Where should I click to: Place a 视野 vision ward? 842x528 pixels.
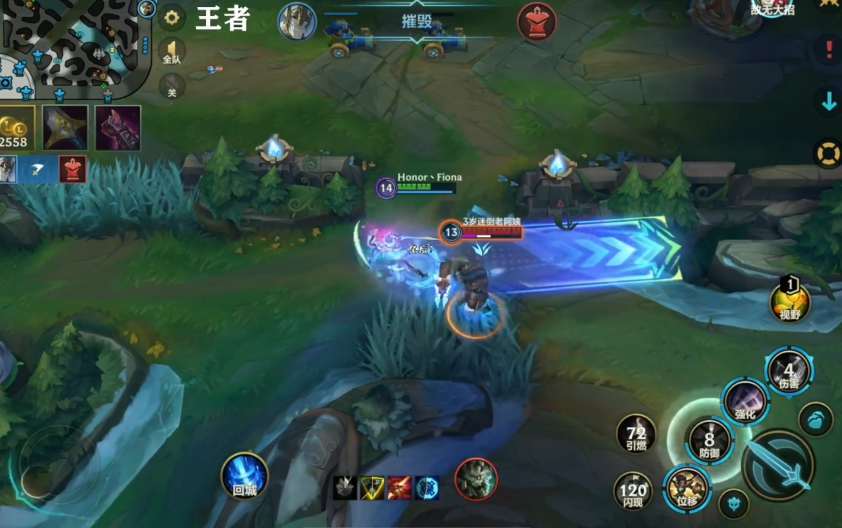(790, 300)
